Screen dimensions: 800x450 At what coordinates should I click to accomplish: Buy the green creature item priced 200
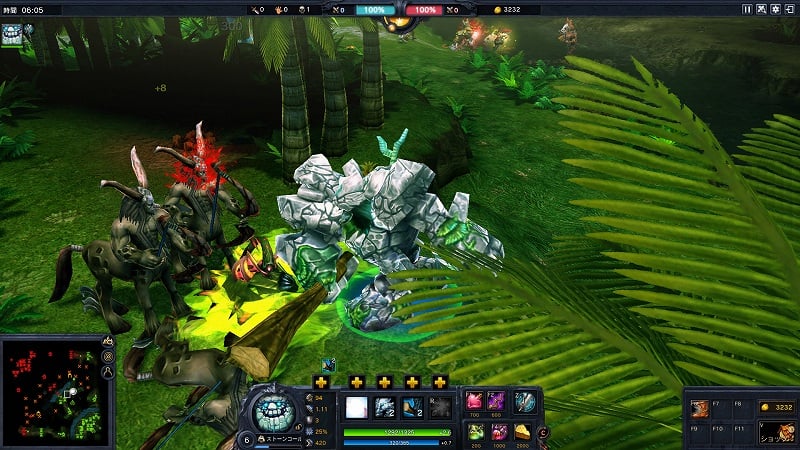click(474, 431)
